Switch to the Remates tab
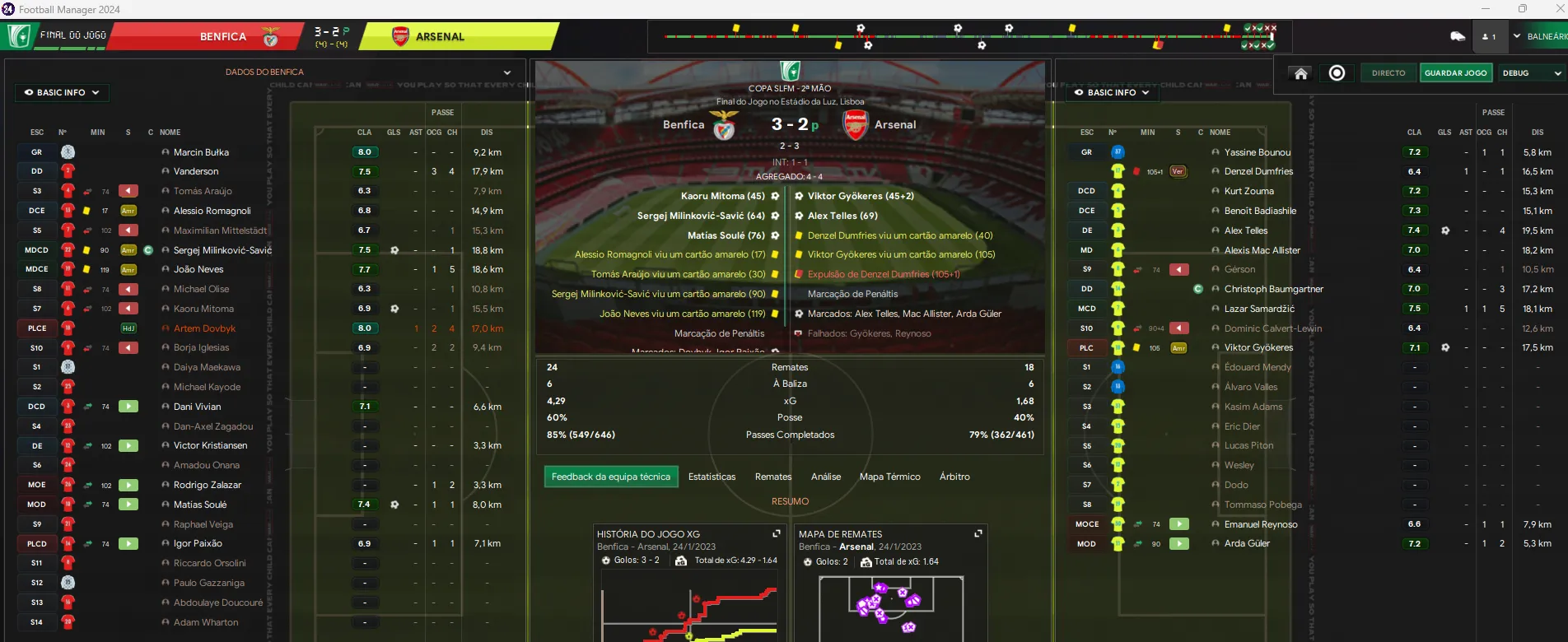This screenshot has height=642, width=1568. coord(773,477)
